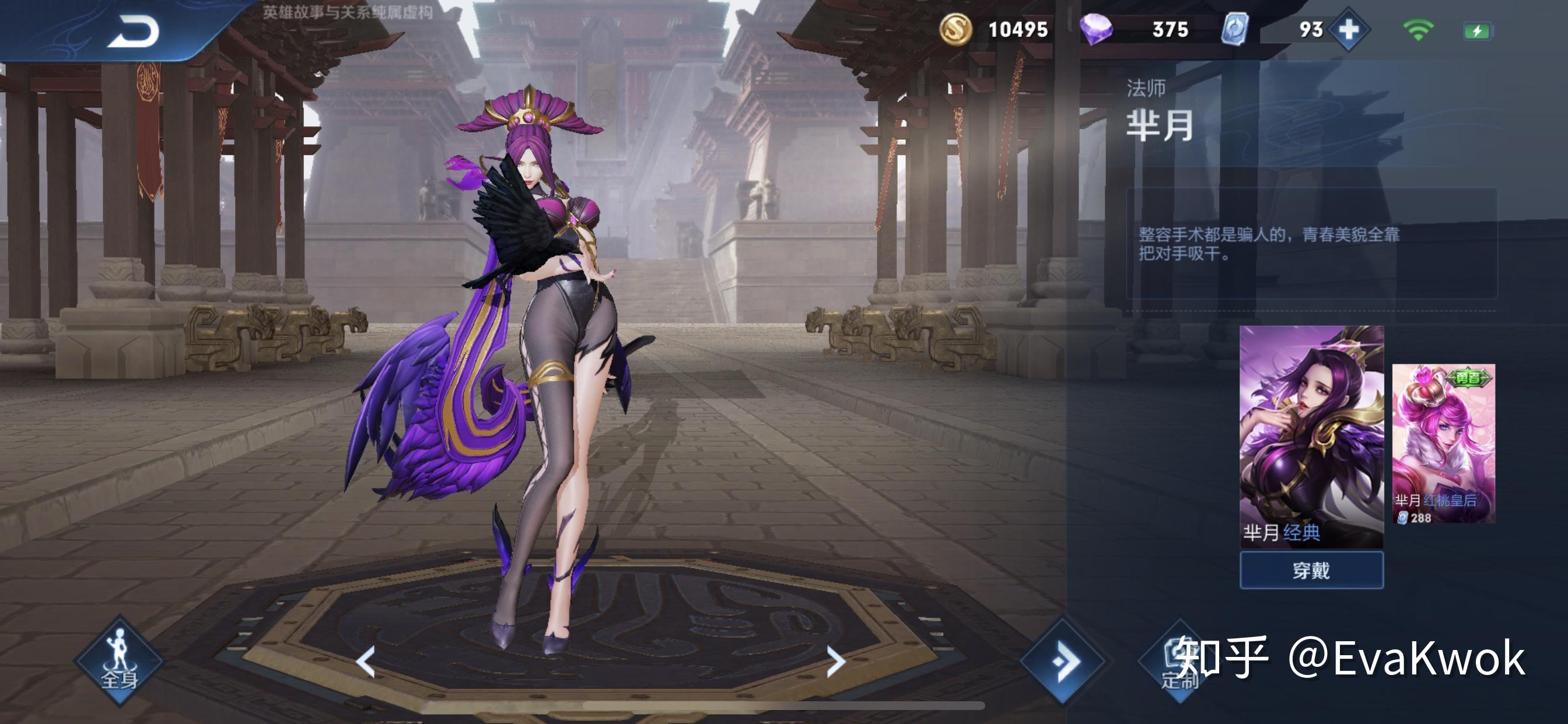Tap the plus button to add vouchers
The height and width of the screenshot is (724, 1568).
(x=1348, y=29)
